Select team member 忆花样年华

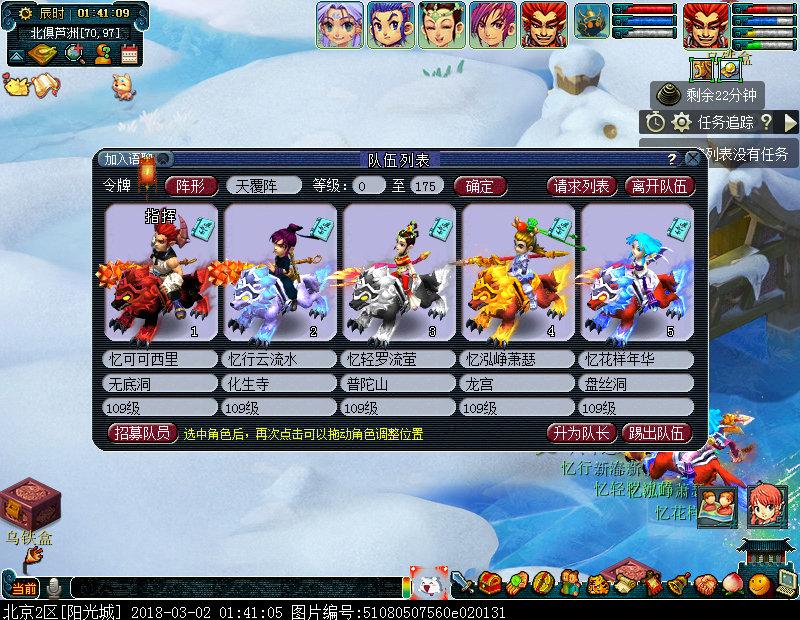coord(637,272)
